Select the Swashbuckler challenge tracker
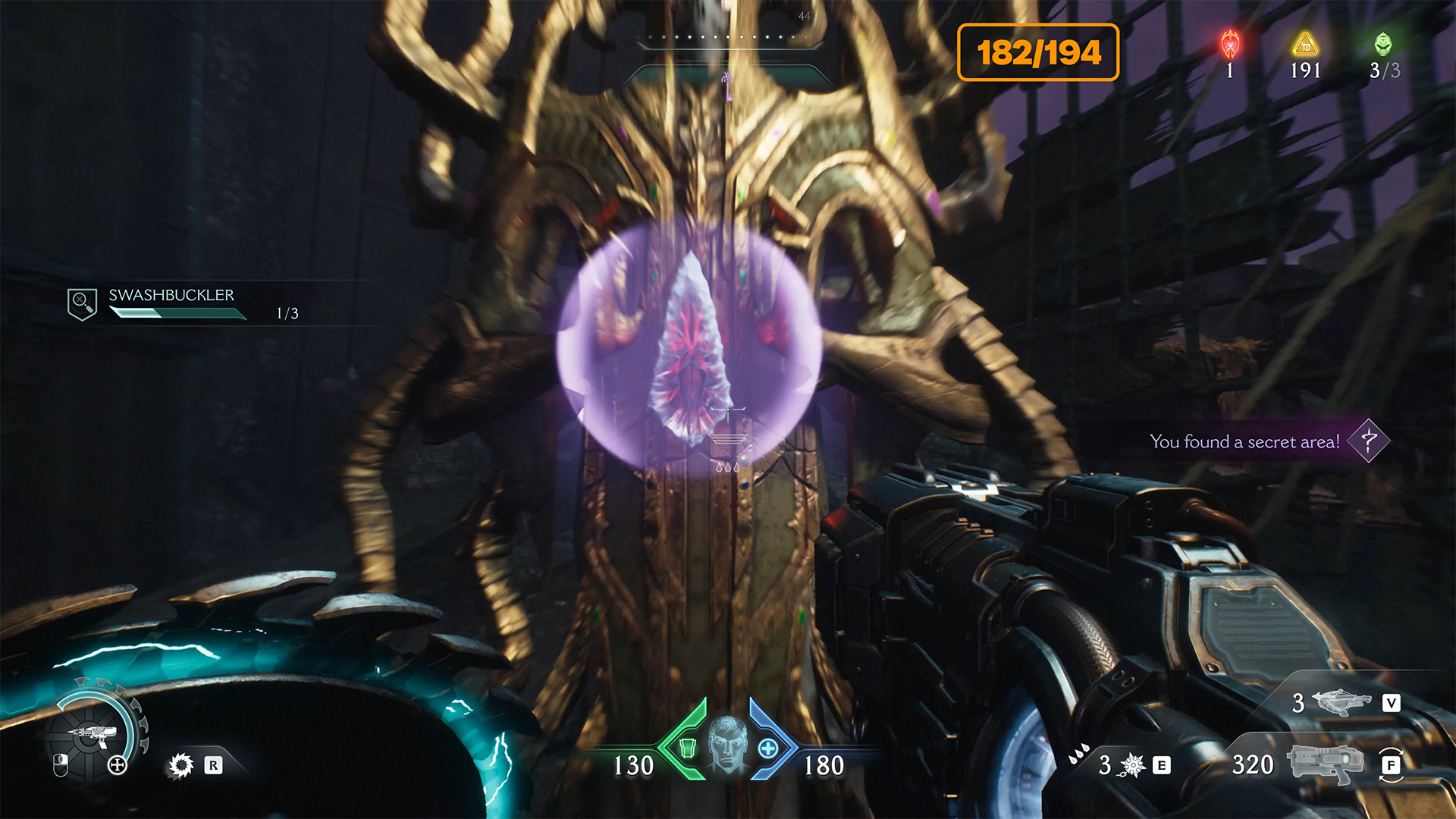The width and height of the screenshot is (1456, 819). (x=171, y=303)
